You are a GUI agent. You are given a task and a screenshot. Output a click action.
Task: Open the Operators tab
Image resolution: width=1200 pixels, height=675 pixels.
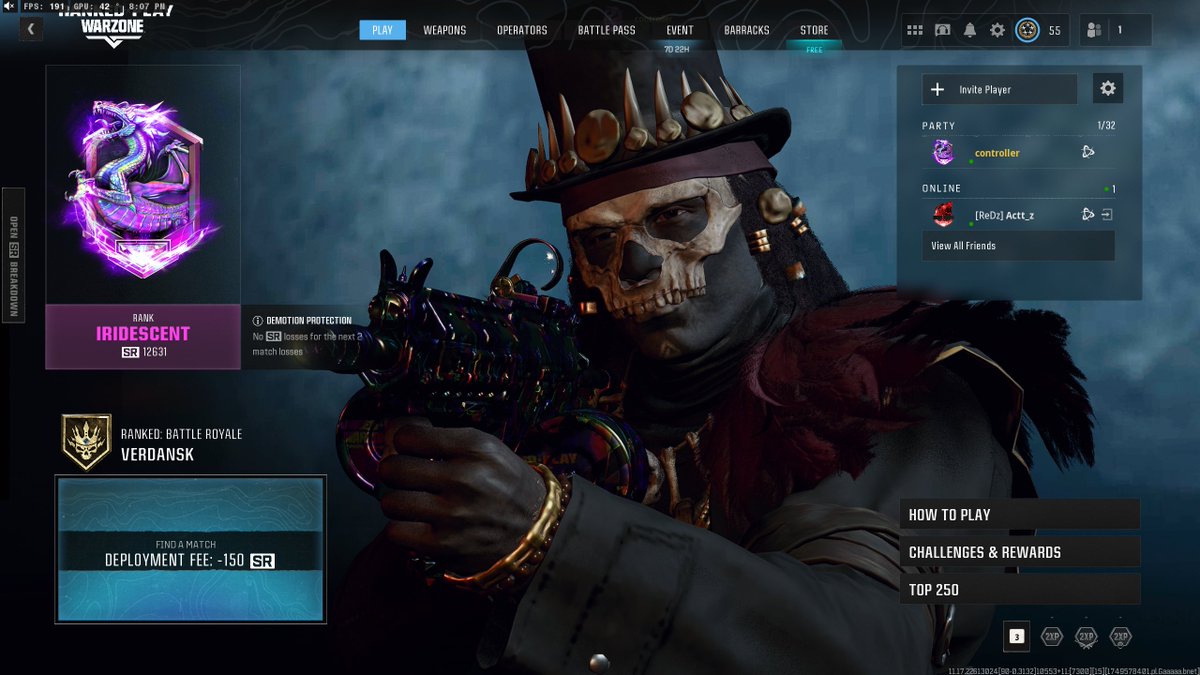[522, 30]
